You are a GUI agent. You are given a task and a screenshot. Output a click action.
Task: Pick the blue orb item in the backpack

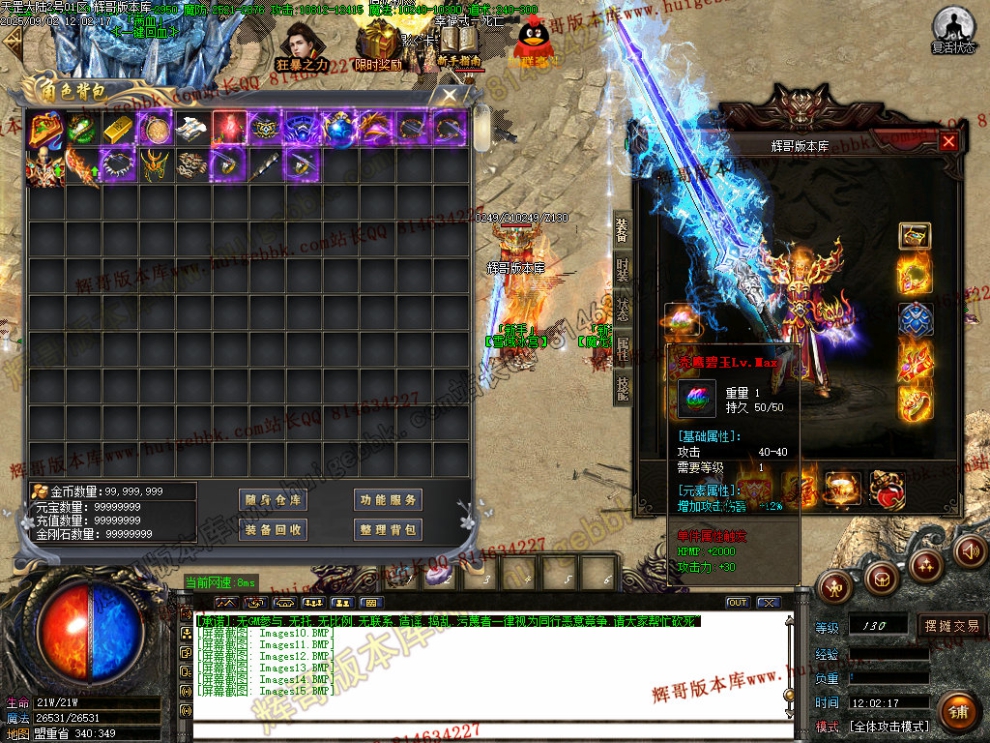338,127
